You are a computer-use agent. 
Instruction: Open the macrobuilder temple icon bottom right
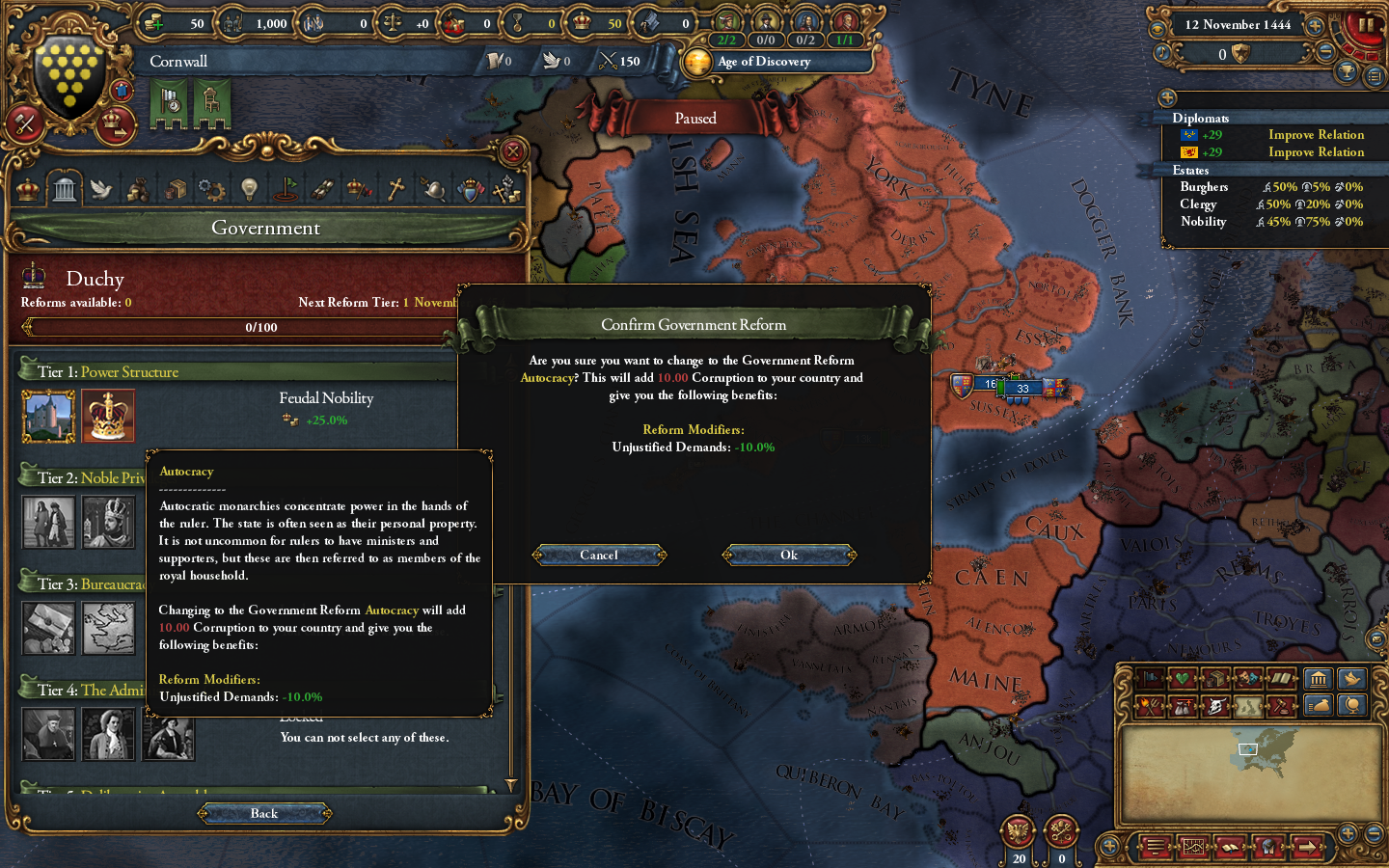1319,680
